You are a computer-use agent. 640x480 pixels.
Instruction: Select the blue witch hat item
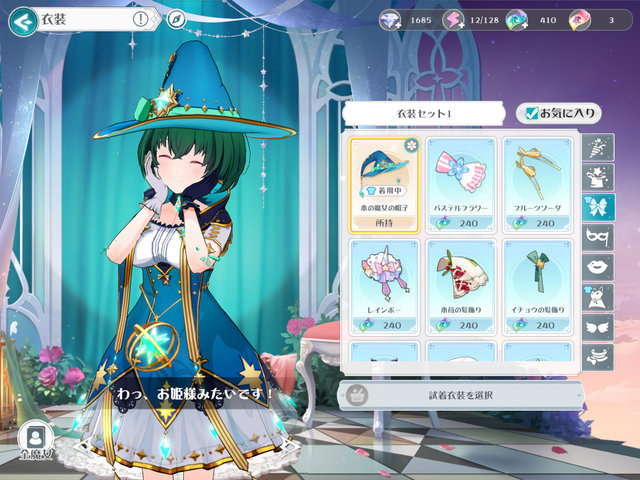(x=384, y=182)
